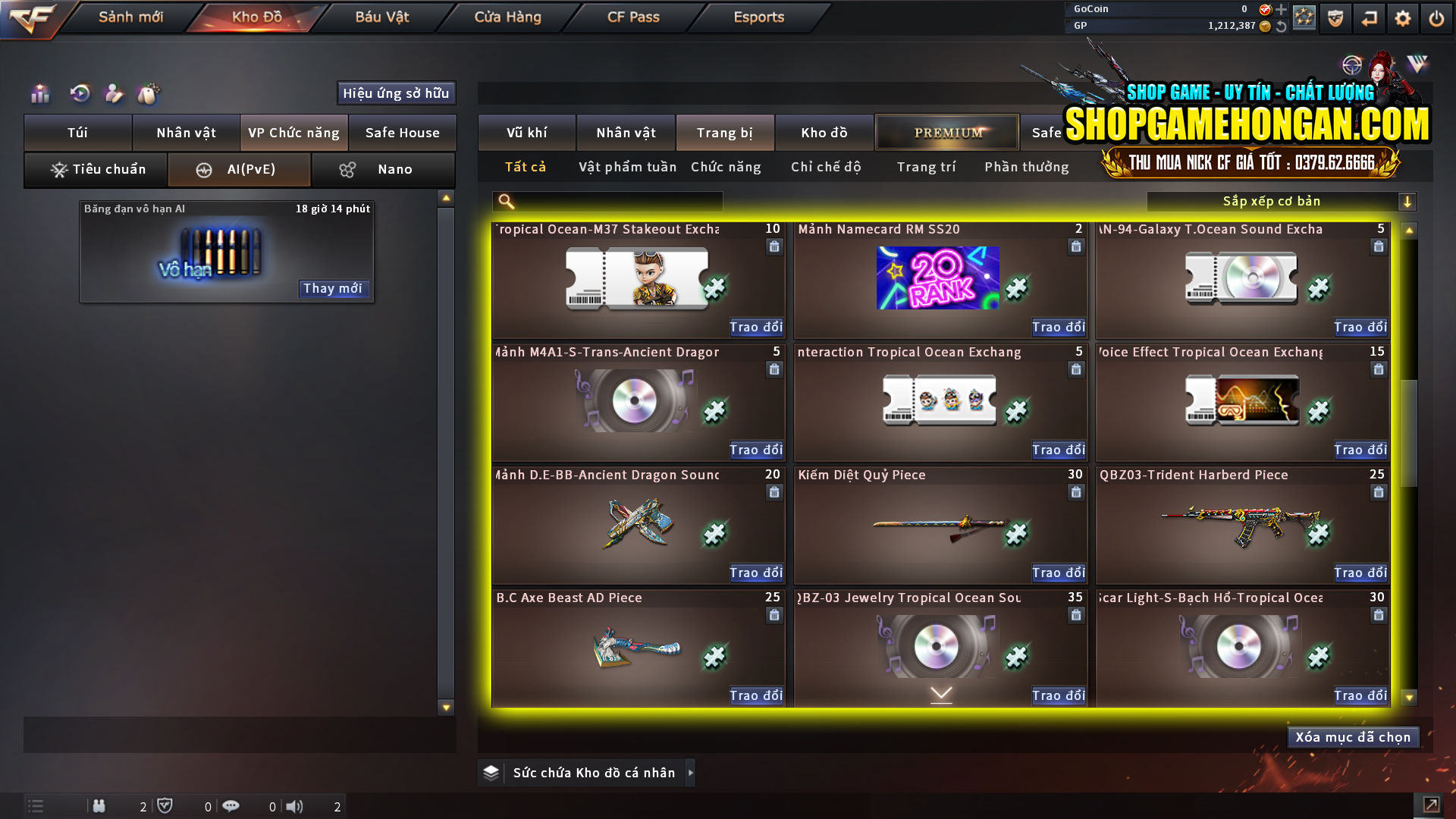Click the down chevron under QBZ-03 Jewelry card

coord(940,692)
